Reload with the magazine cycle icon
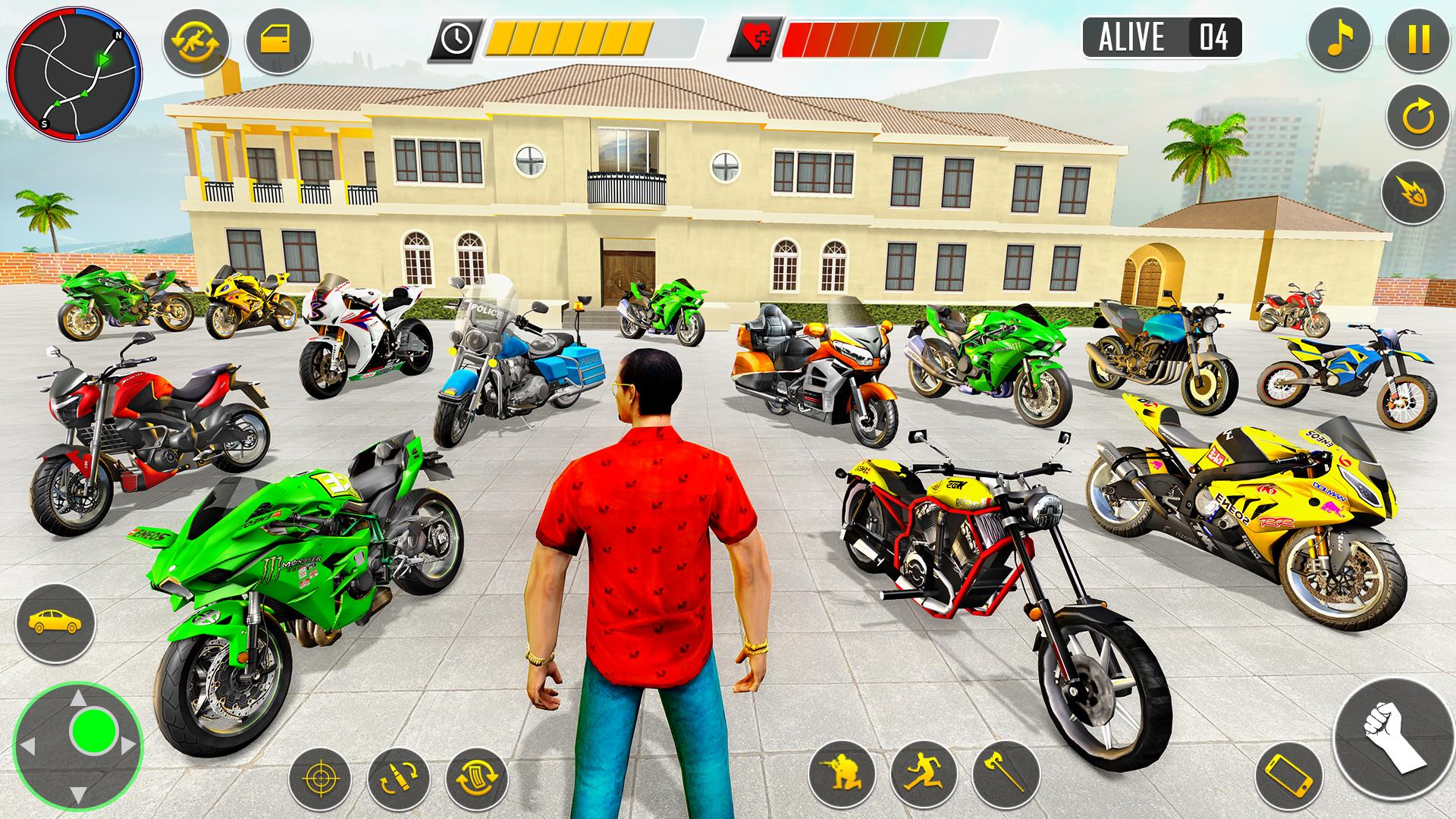 (477, 779)
